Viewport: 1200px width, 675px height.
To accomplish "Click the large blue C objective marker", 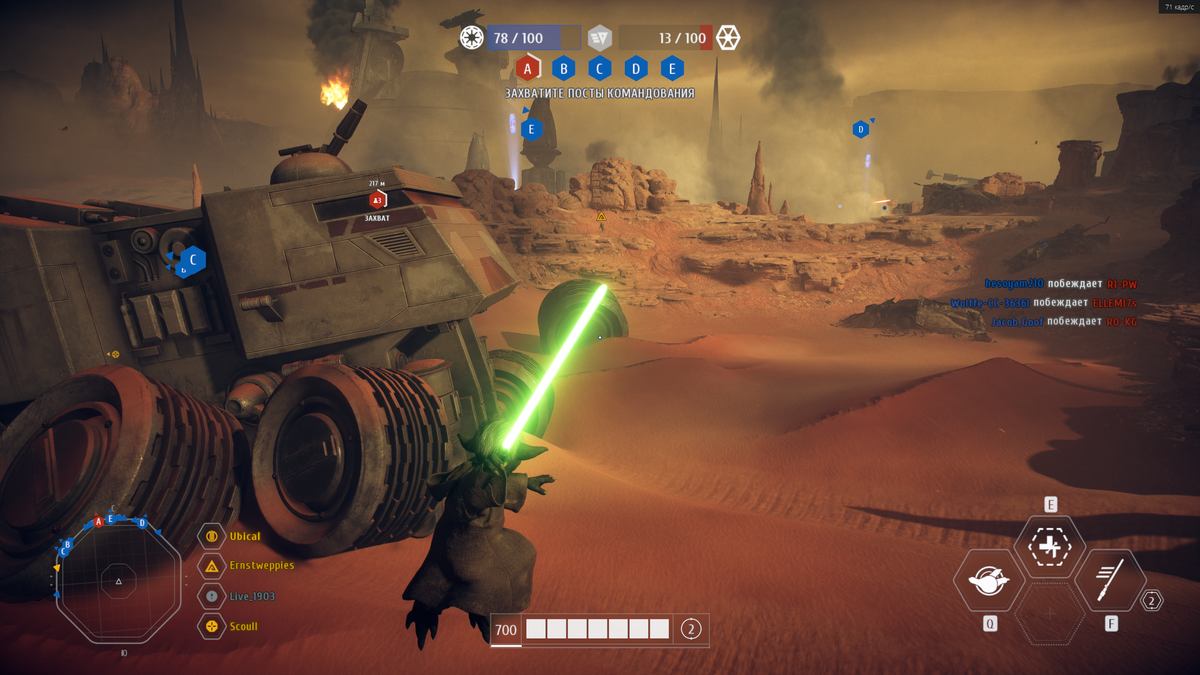I will [192, 260].
